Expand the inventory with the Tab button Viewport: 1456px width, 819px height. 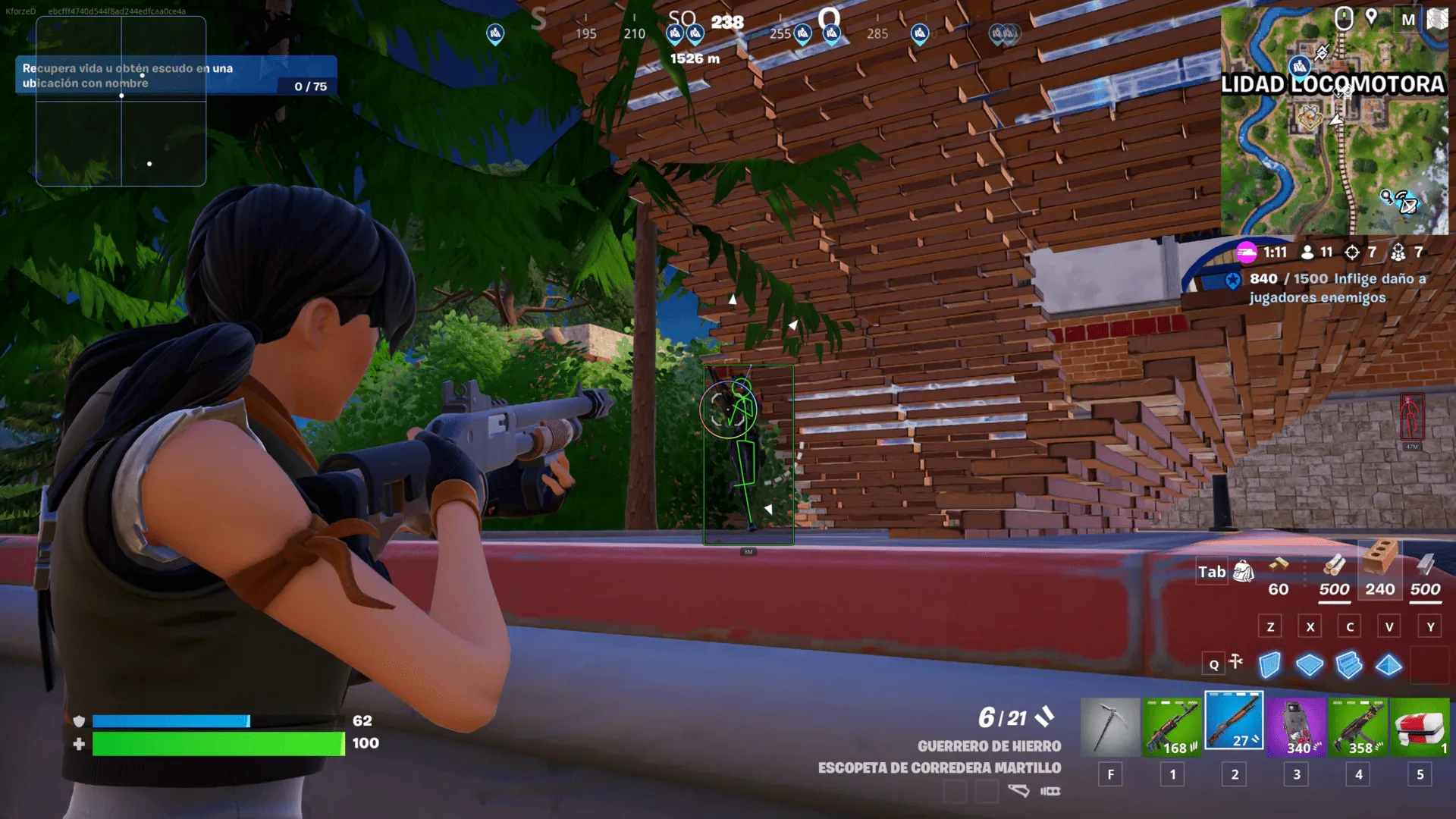coord(1212,572)
